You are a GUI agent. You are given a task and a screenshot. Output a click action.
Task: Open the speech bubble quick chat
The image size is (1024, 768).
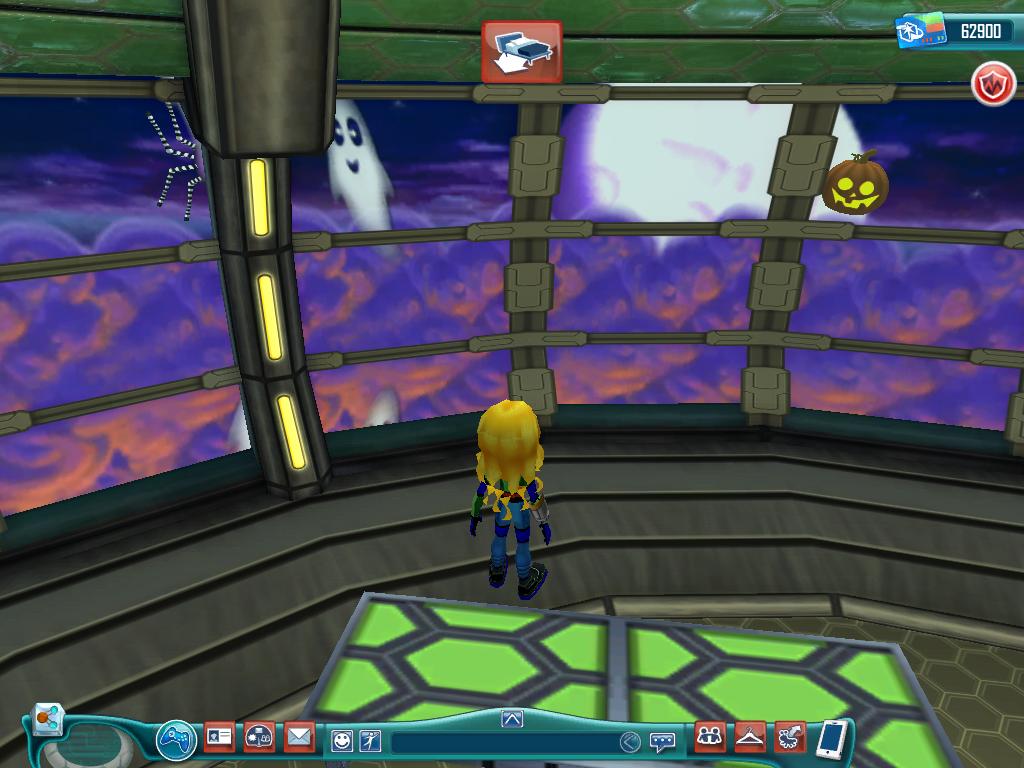point(661,742)
